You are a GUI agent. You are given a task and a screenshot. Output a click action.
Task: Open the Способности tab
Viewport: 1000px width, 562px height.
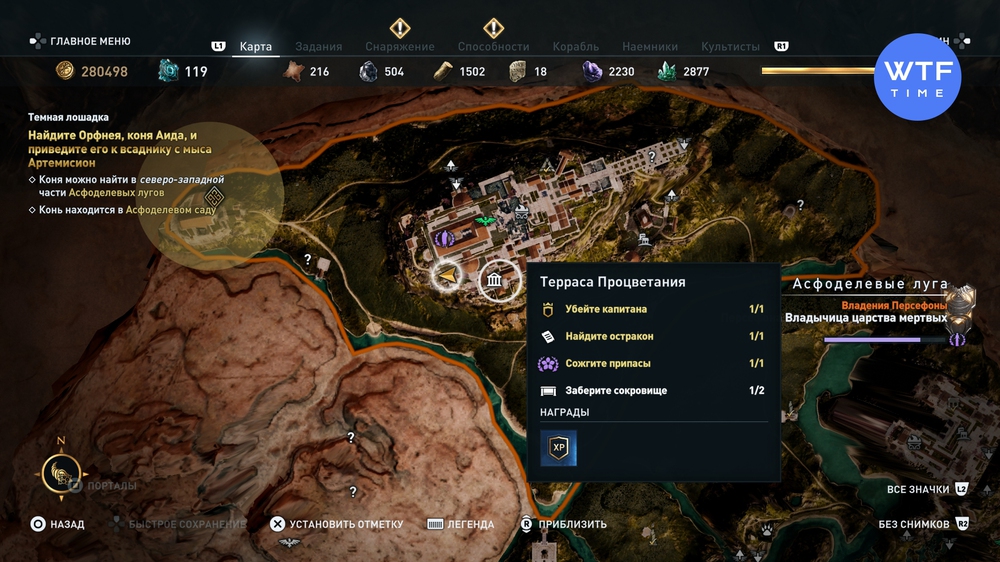pos(493,46)
